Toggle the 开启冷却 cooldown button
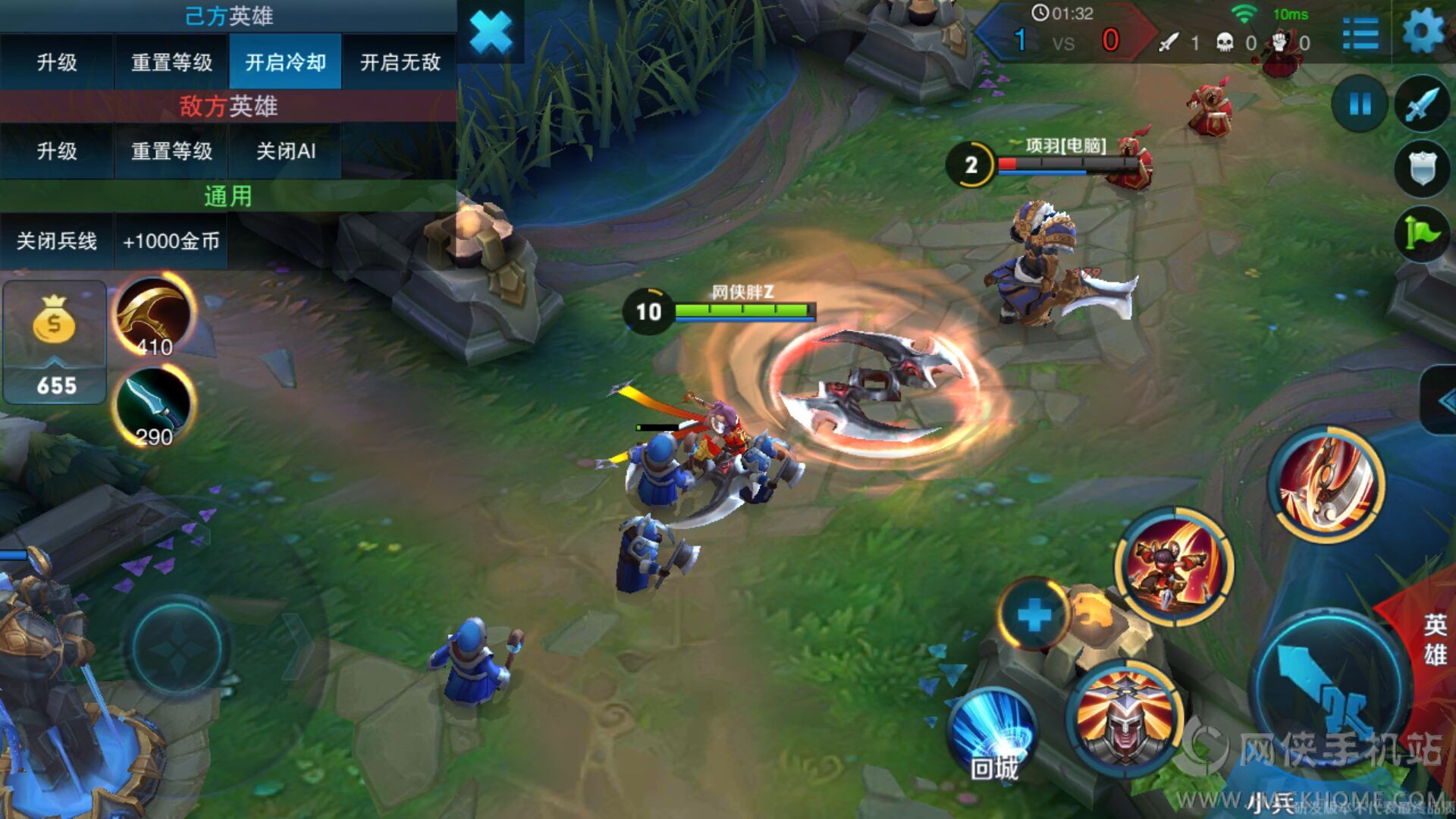This screenshot has width=1456, height=819. point(285,62)
